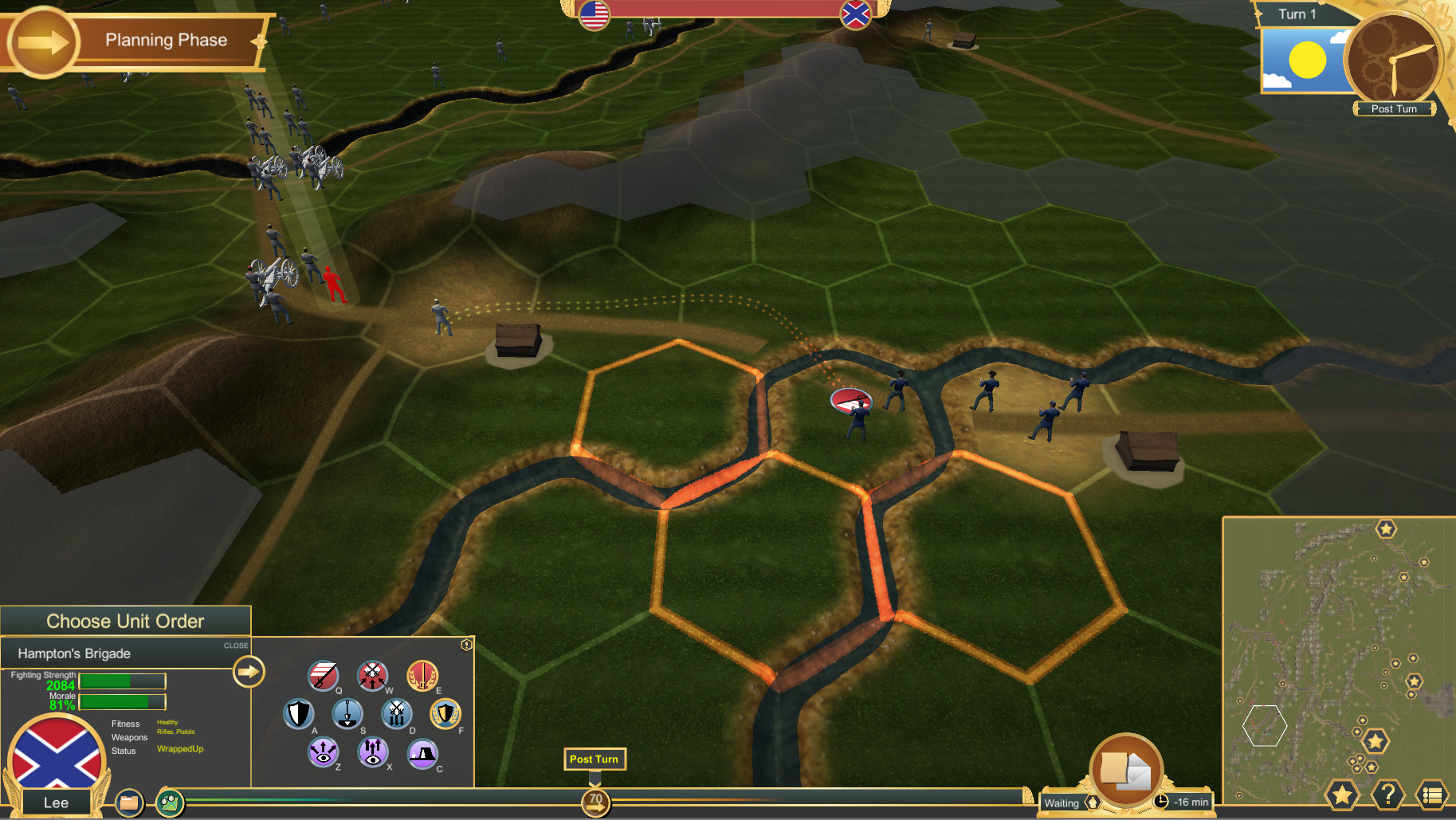Image resolution: width=1456 pixels, height=820 pixels.
Task: Open the objectives star icon
Action: click(1343, 794)
